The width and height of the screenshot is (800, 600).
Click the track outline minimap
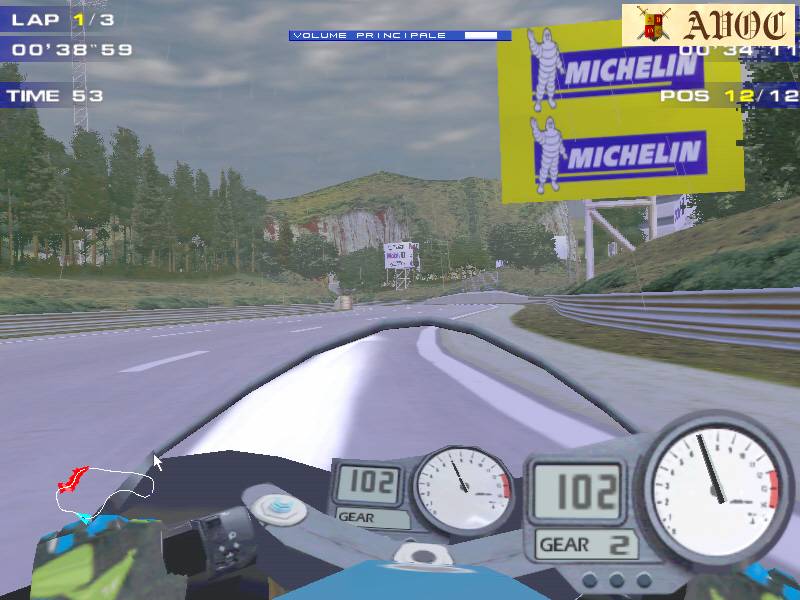click(x=105, y=491)
